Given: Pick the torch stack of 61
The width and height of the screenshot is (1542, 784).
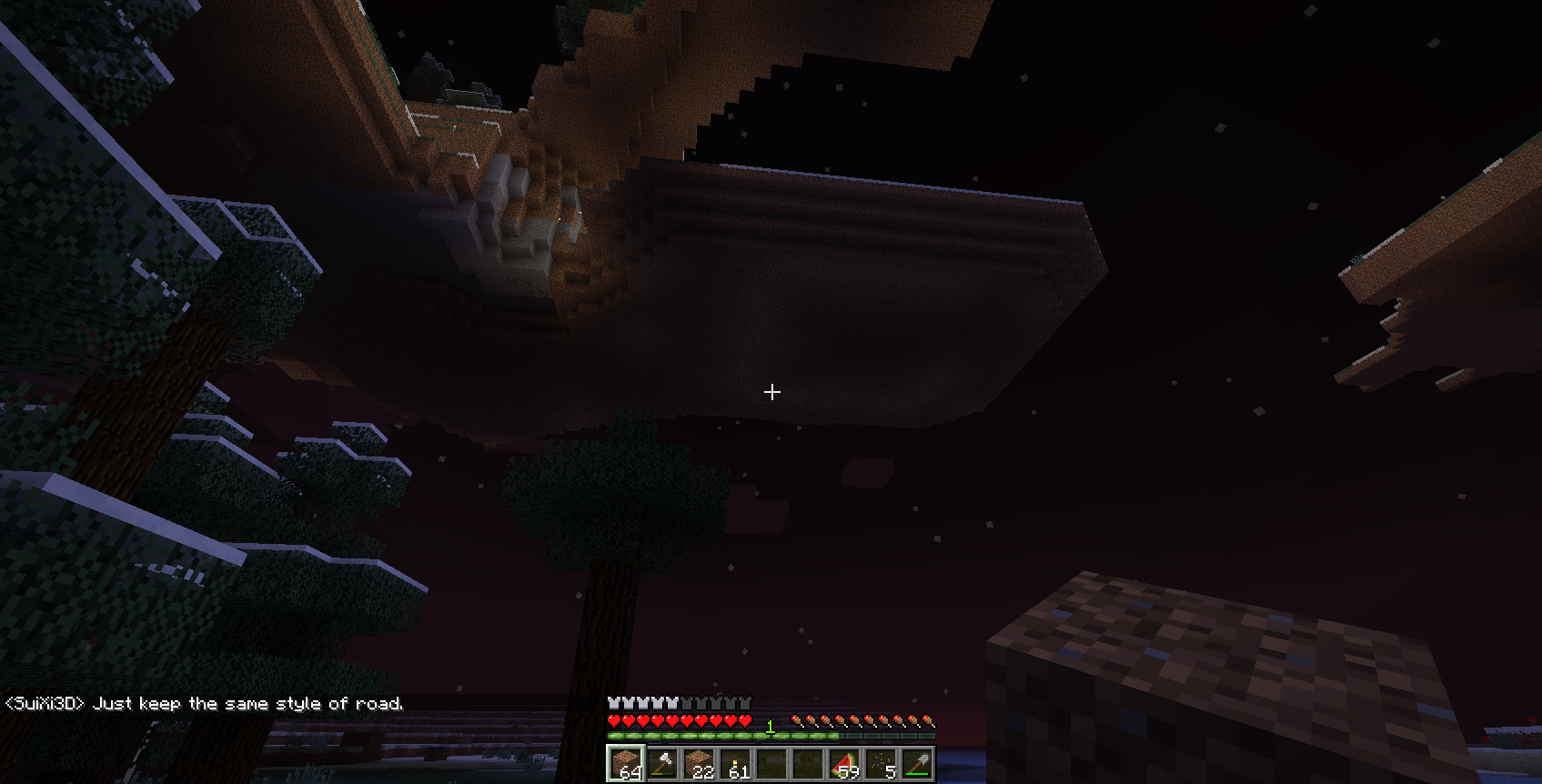Looking at the screenshot, I should point(734,763).
